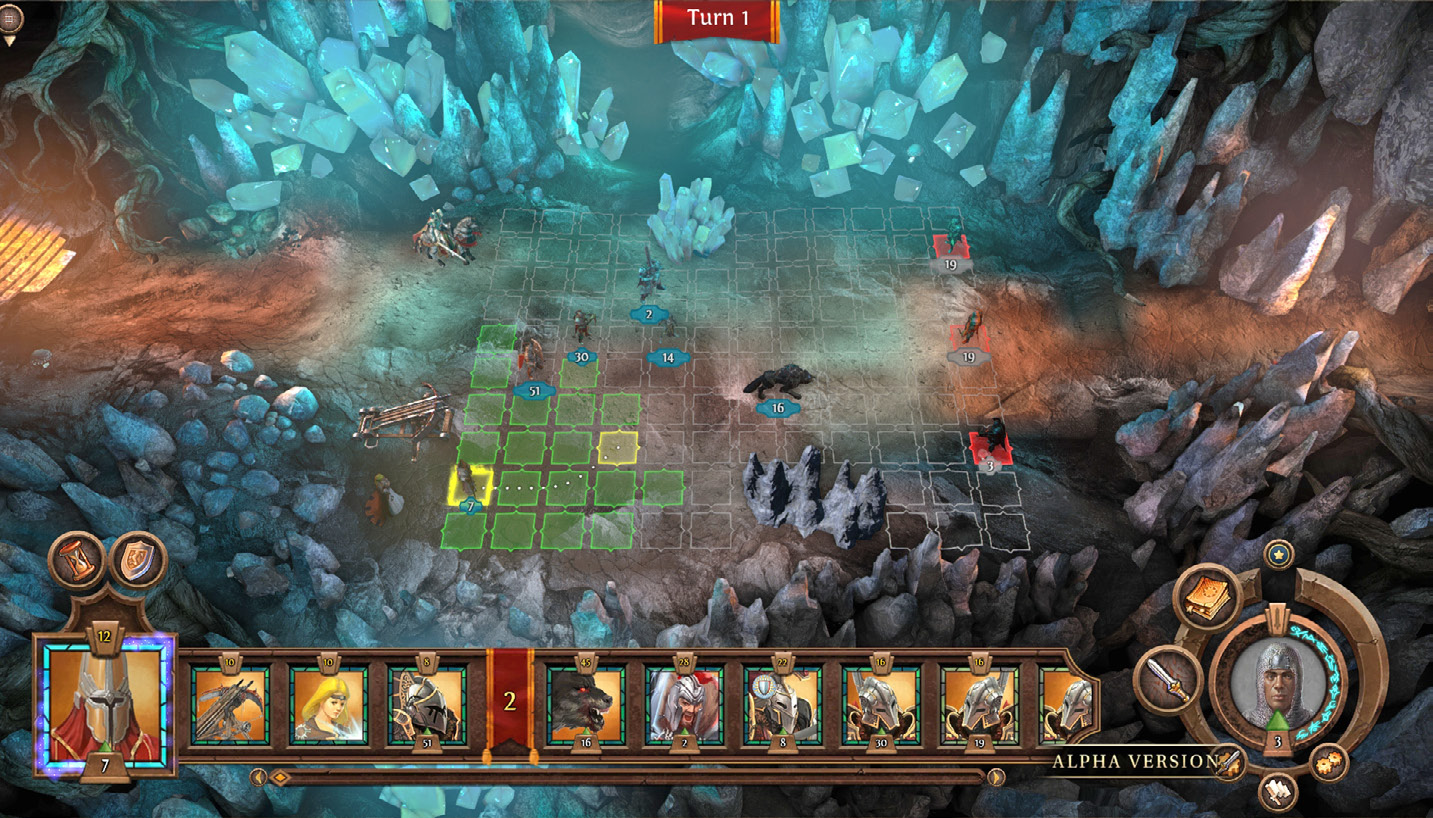The height and width of the screenshot is (818, 1433).
Task: Advance turn queue with right arrow button
Action: pos(996,777)
